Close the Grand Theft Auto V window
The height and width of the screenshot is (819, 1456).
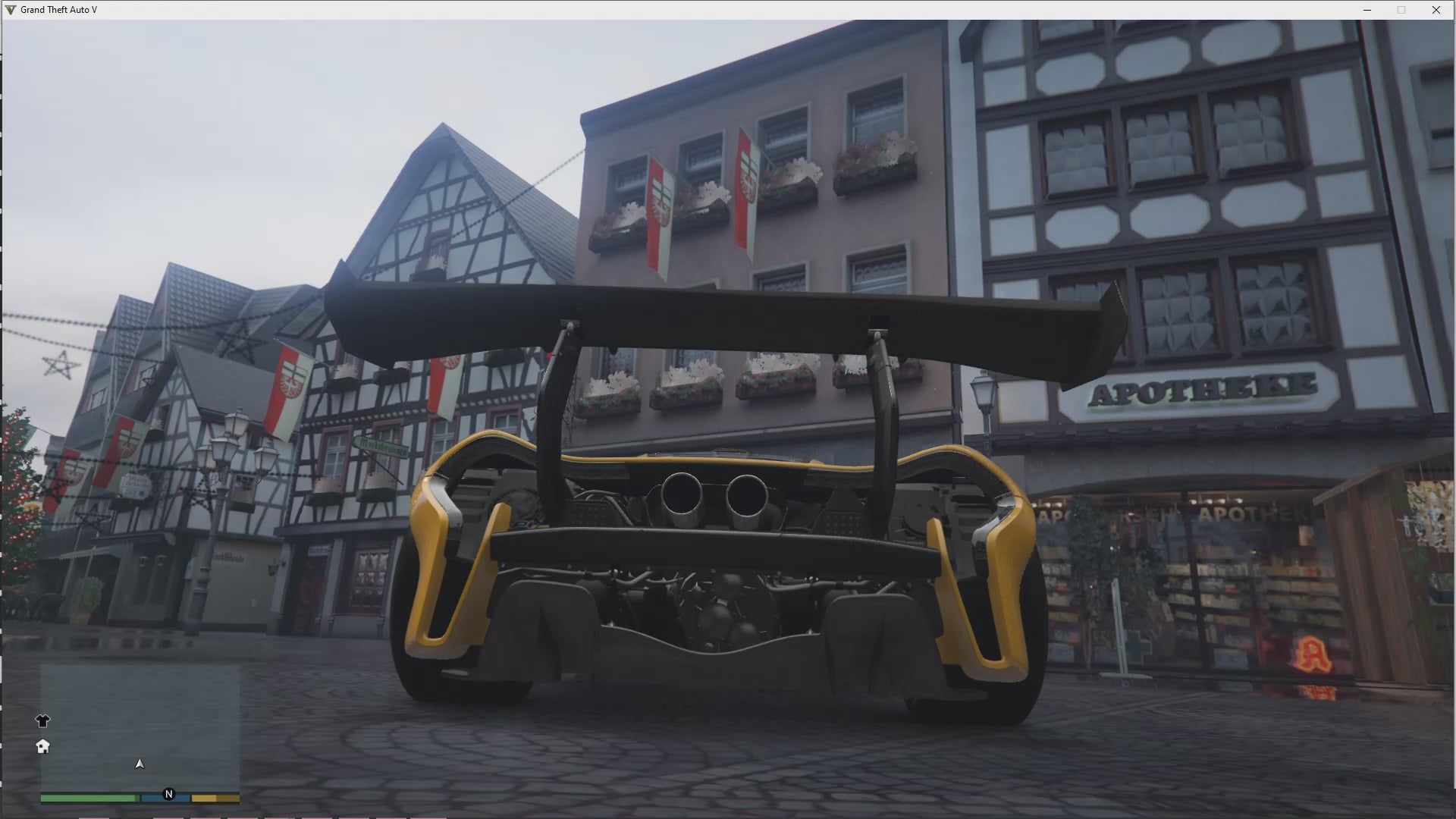1436,10
